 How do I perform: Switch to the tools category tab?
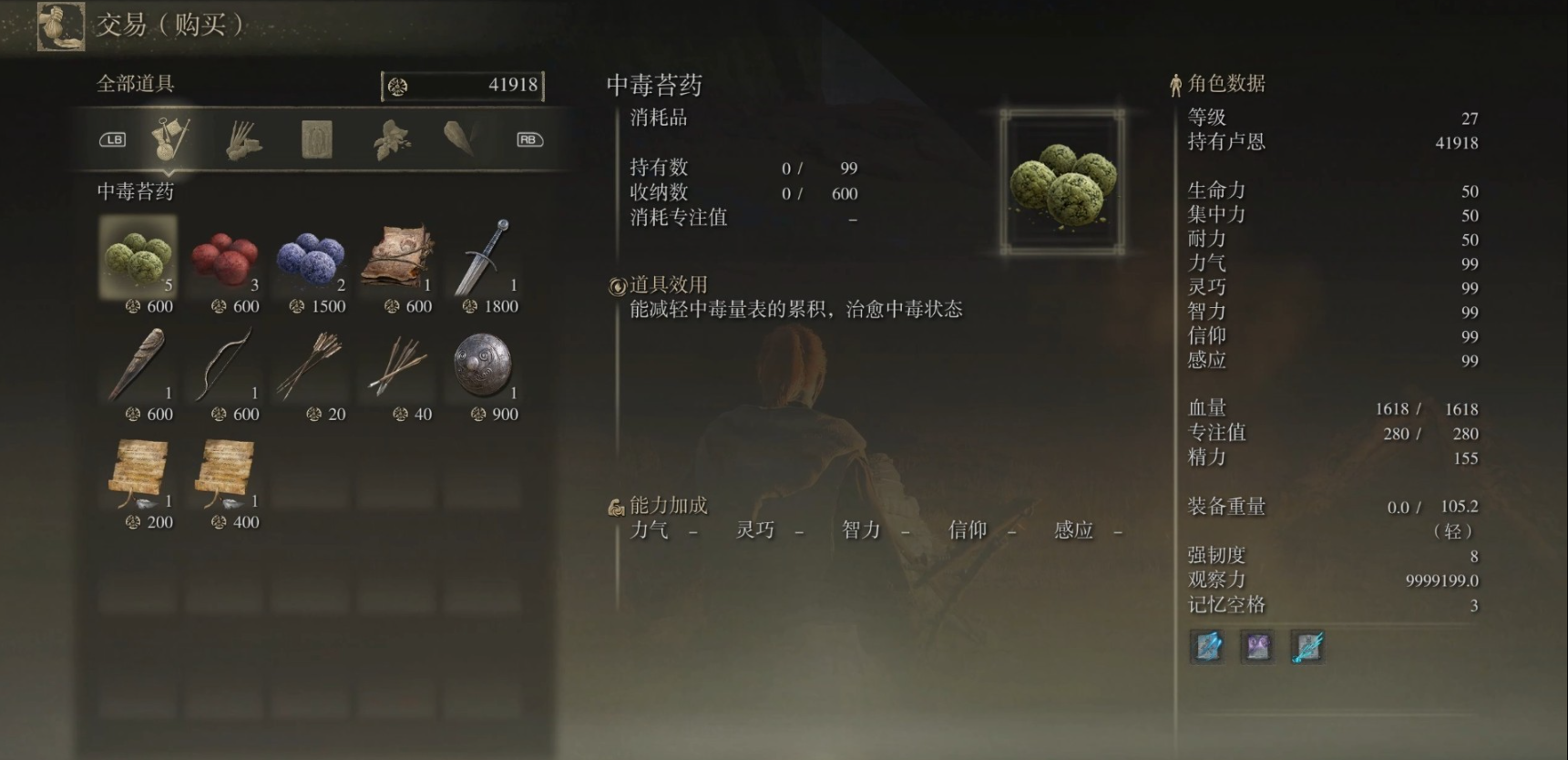tap(170, 139)
